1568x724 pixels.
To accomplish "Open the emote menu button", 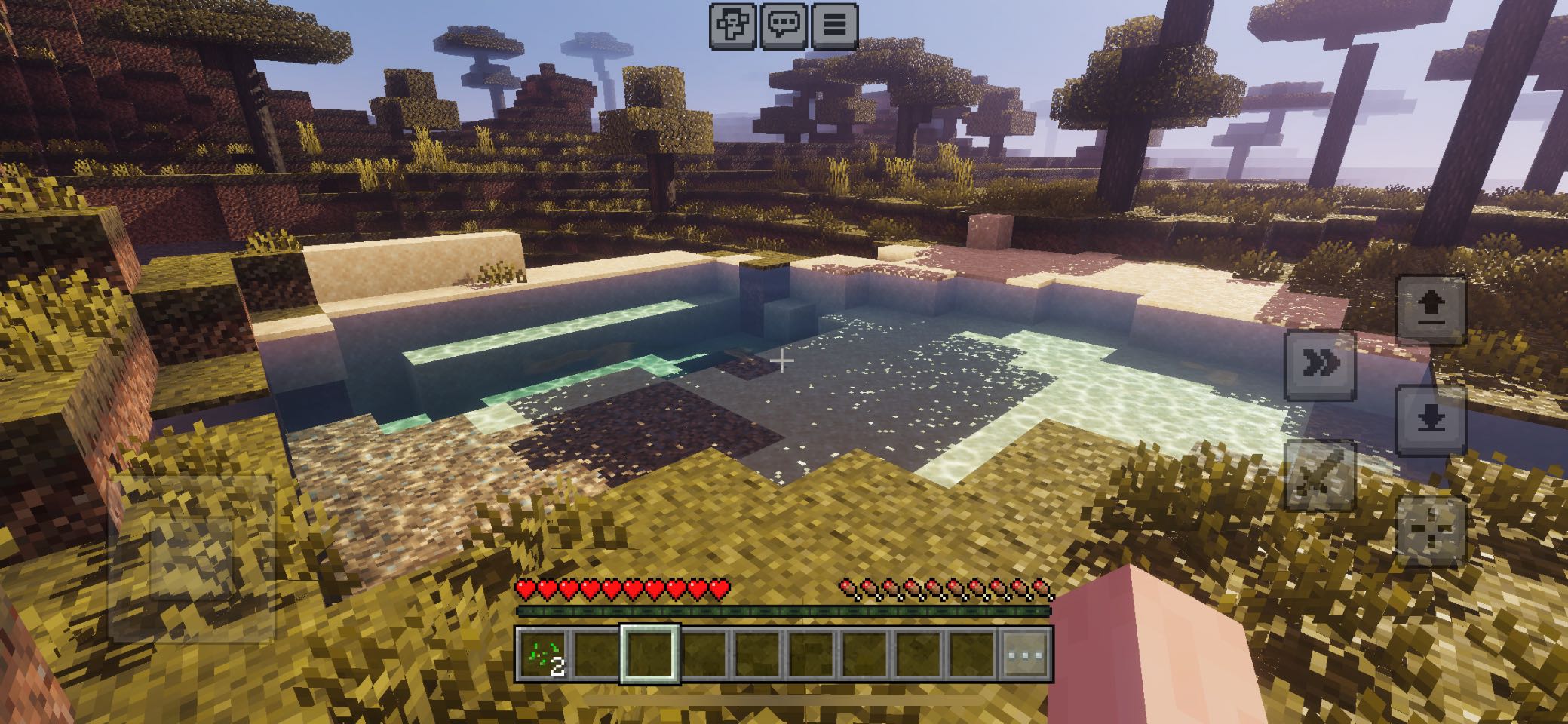I will tap(733, 26).
